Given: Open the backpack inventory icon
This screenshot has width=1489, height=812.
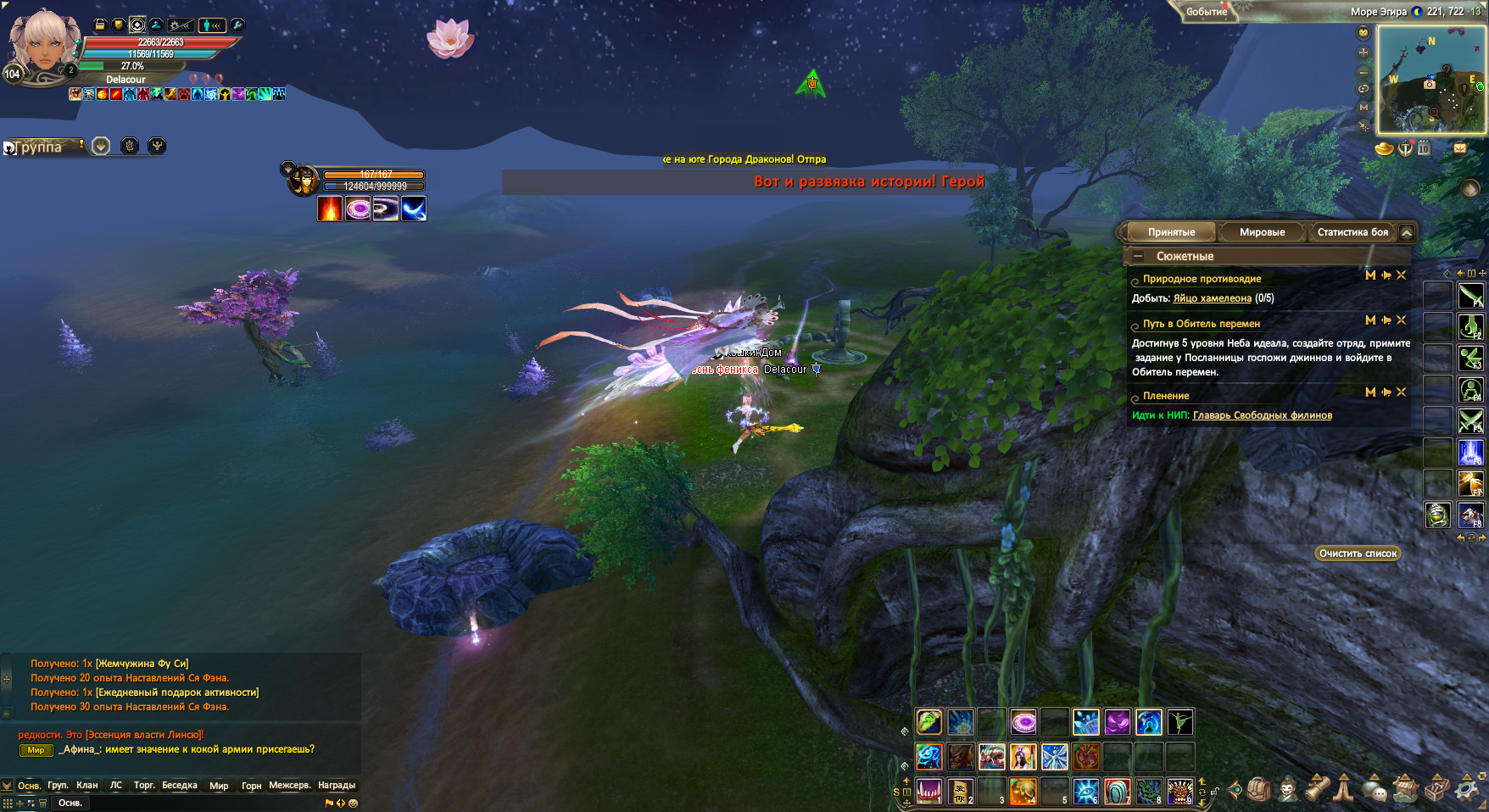Looking at the screenshot, I should (1258, 790).
